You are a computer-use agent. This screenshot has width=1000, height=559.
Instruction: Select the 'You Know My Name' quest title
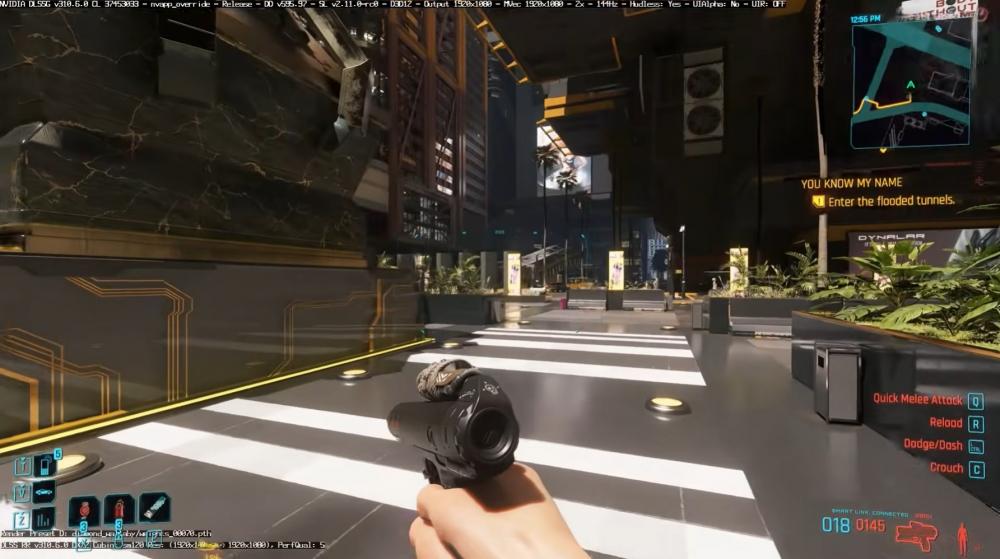[851, 183]
